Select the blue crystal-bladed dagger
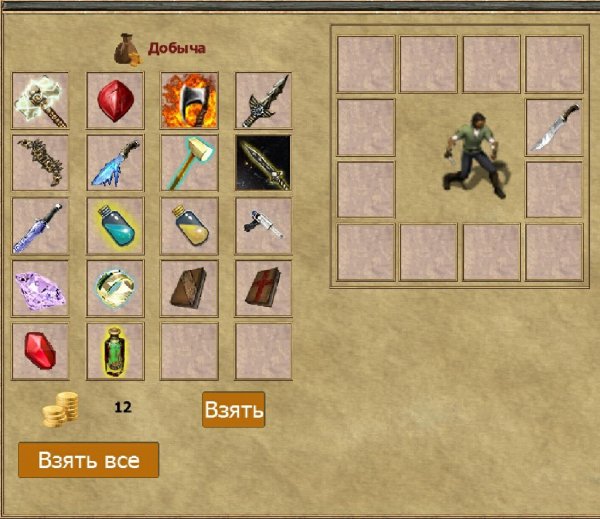Viewport: 600px width, 519px height. (x=41, y=226)
